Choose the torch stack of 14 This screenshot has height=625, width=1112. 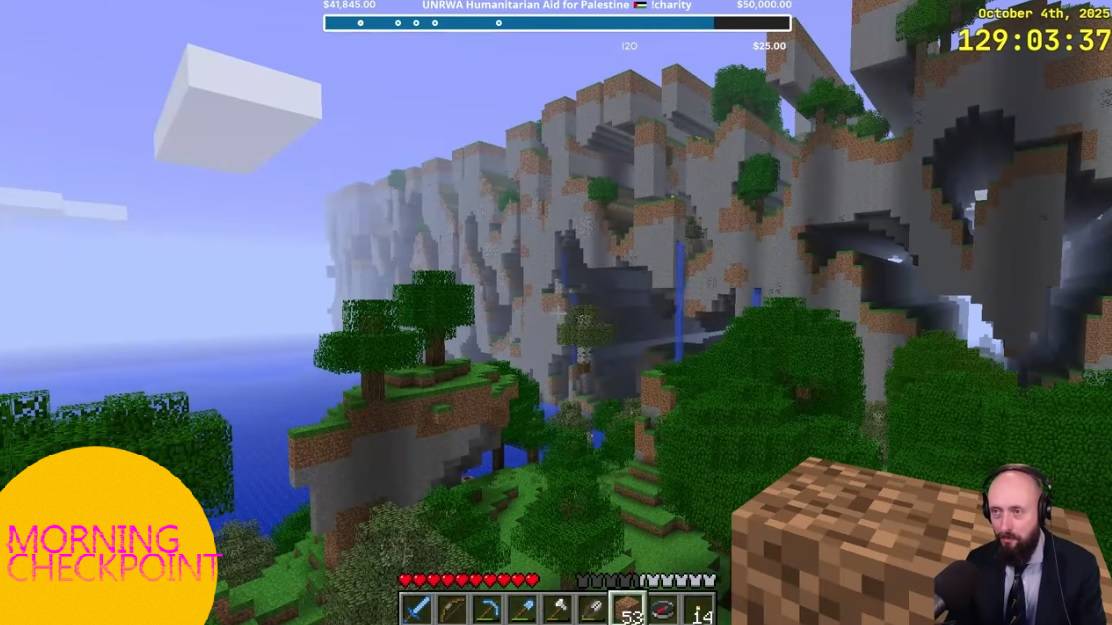point(699,608)
